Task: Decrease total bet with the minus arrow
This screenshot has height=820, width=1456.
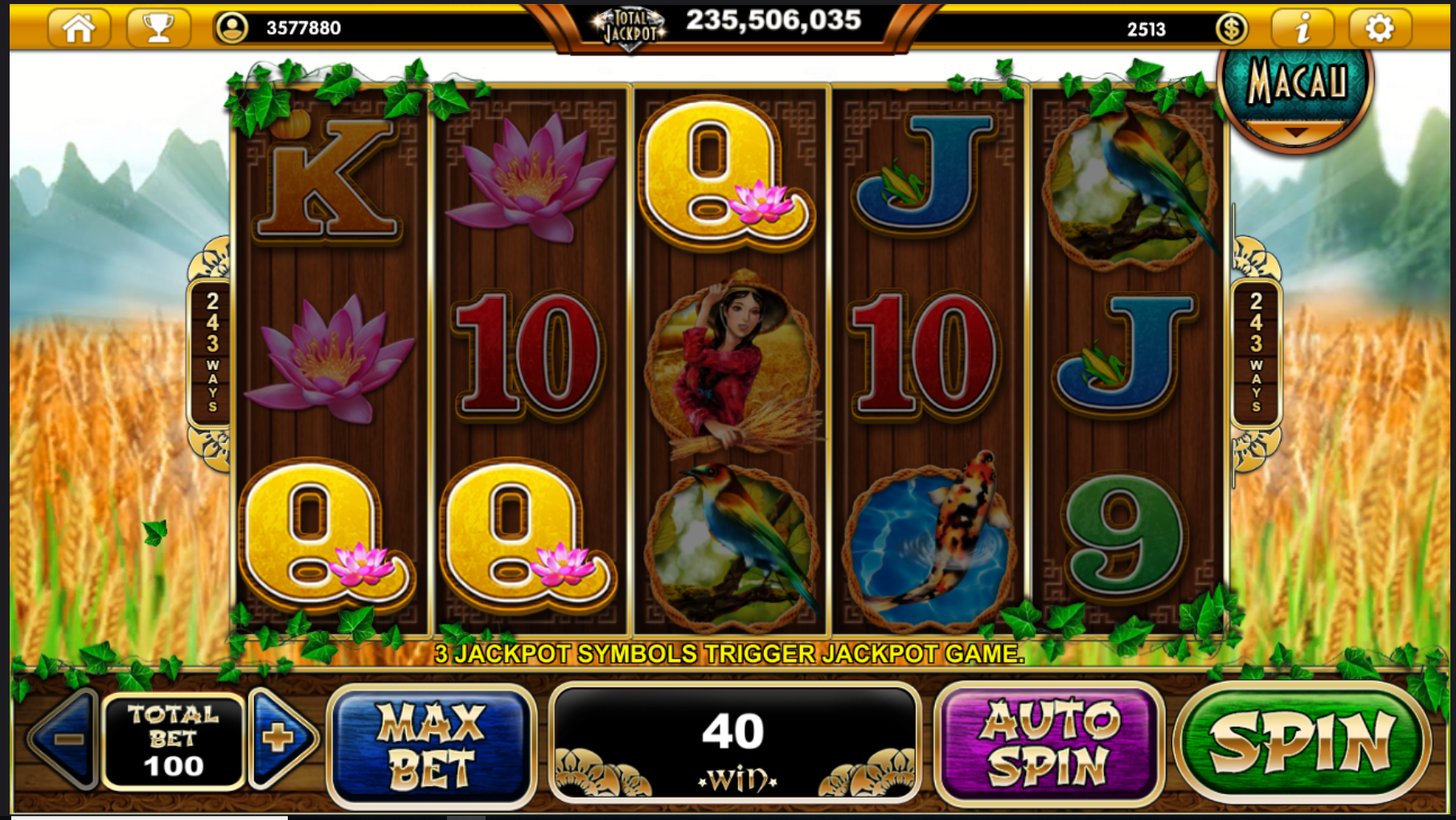Action: 66,738
